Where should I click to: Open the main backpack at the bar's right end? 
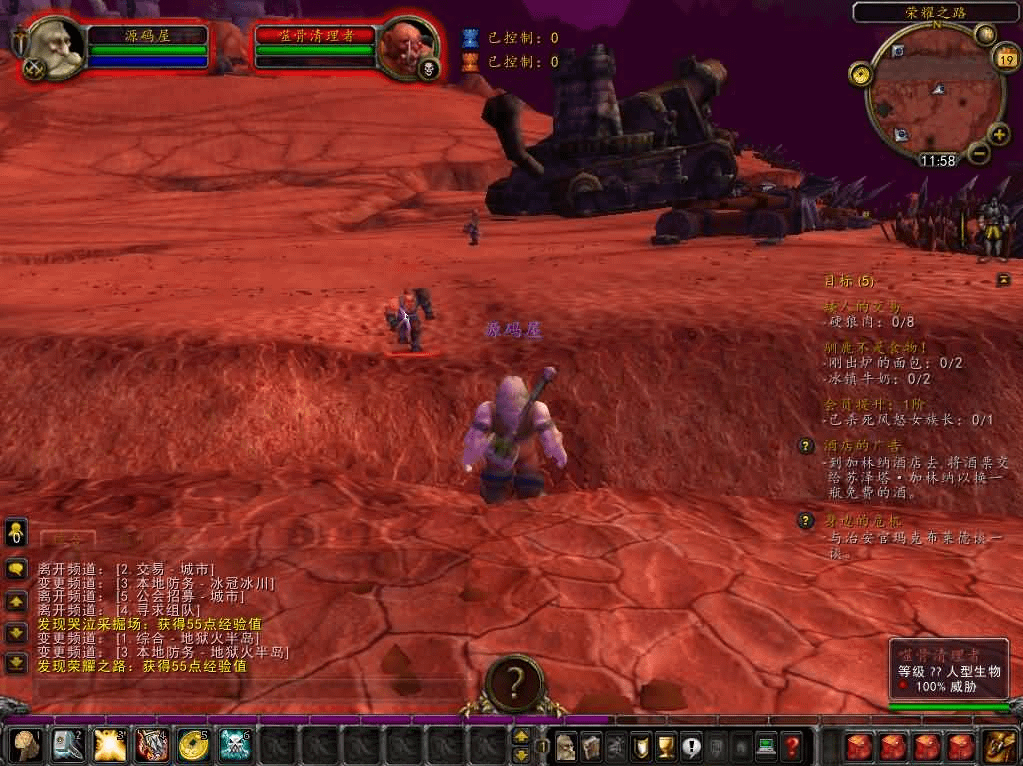pyautogui.click(x=998, y=746)
